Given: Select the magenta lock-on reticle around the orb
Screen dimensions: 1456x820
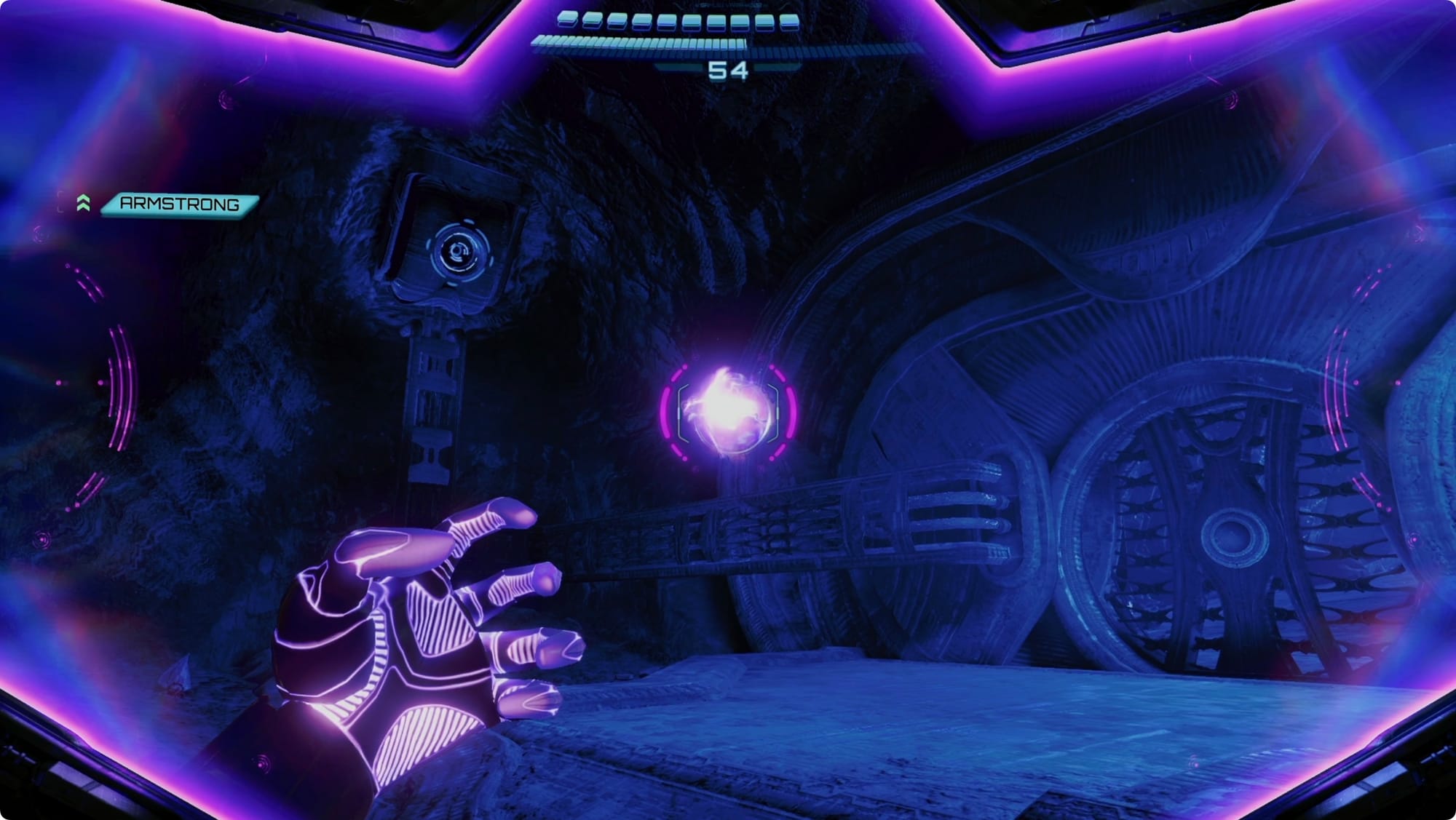Looking at the screenshot, I should click(729, 412).
